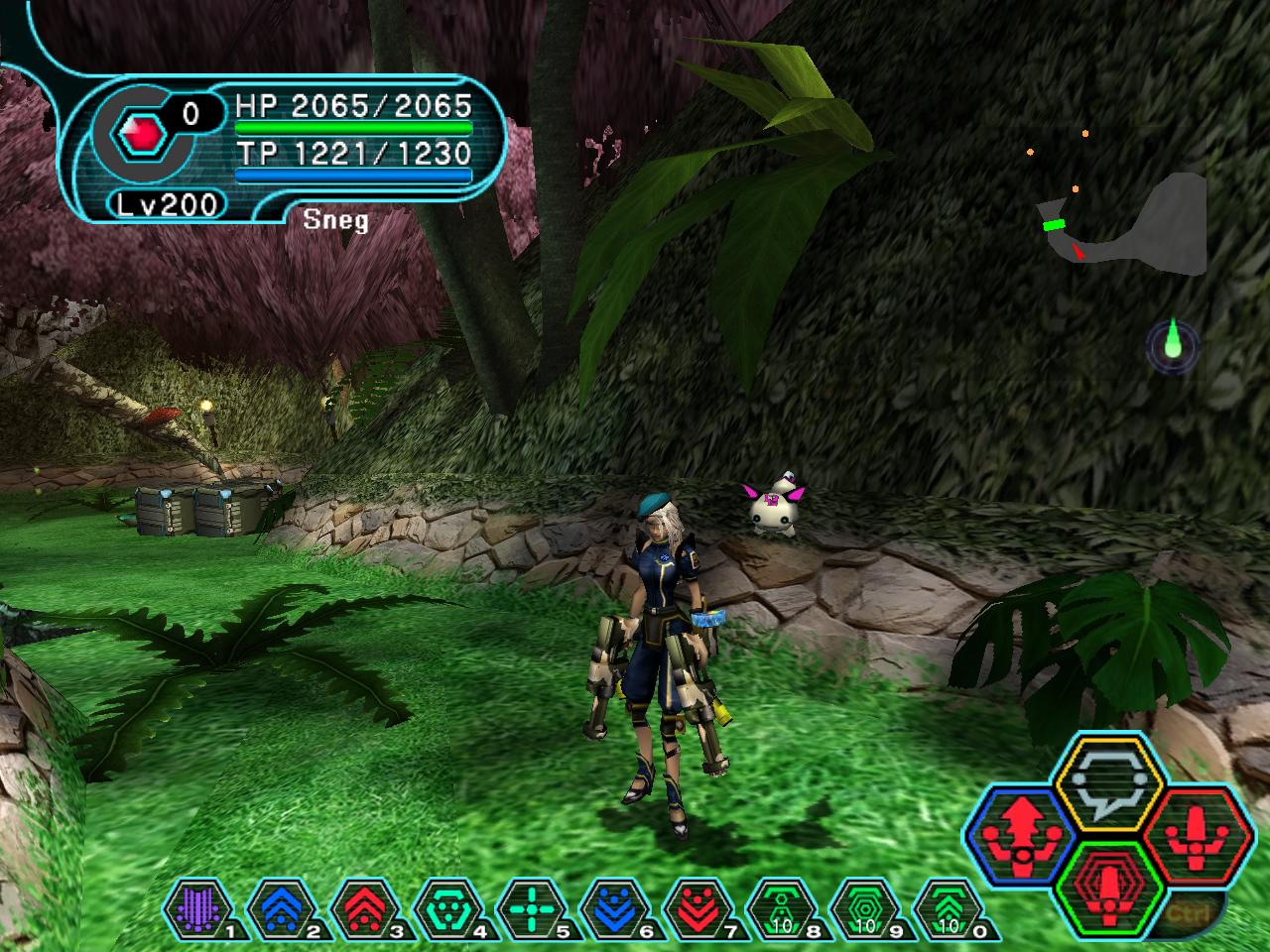Click the green compass indicator
The height and width of the screenshot is (952, 1270).
click(x=1173, y=344)
